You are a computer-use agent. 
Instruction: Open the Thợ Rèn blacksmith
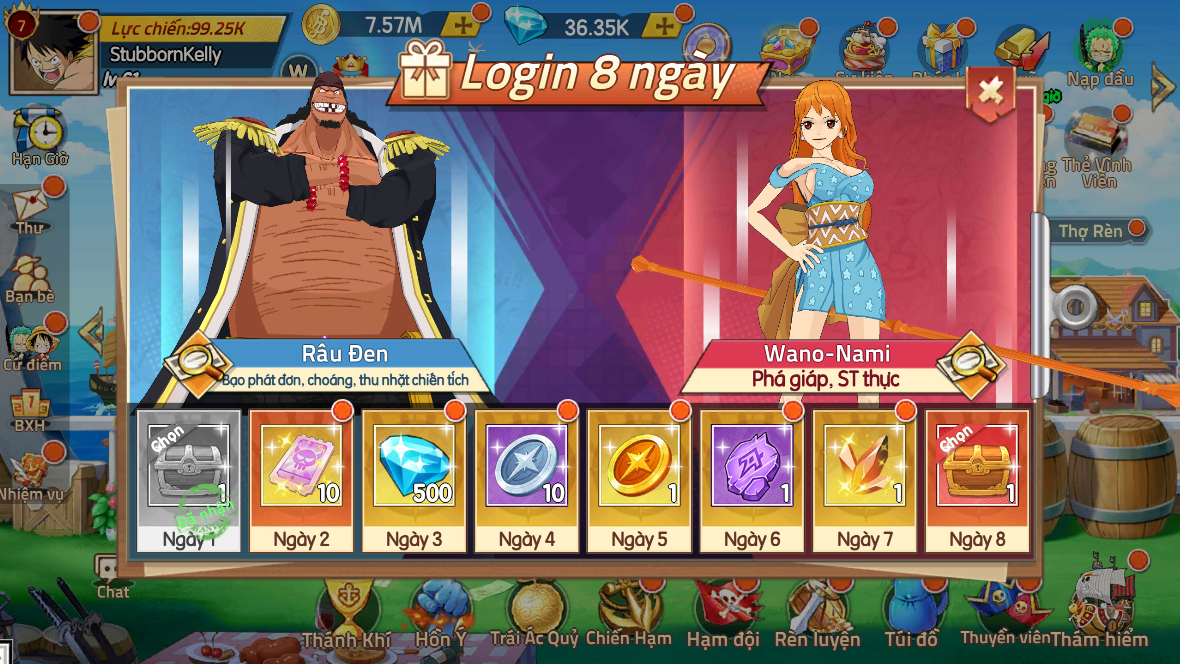click(1090, 231)
